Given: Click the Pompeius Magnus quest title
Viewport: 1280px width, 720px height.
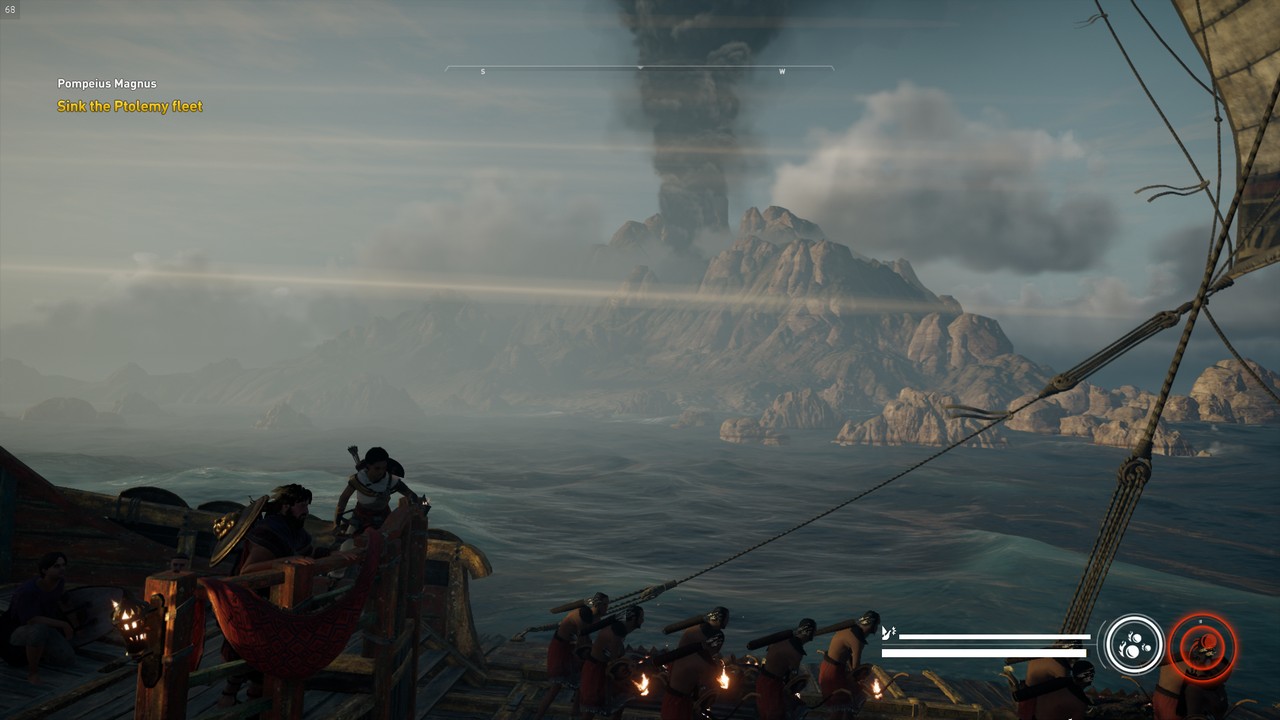Looking at the screenshot, I should [107, 84].
